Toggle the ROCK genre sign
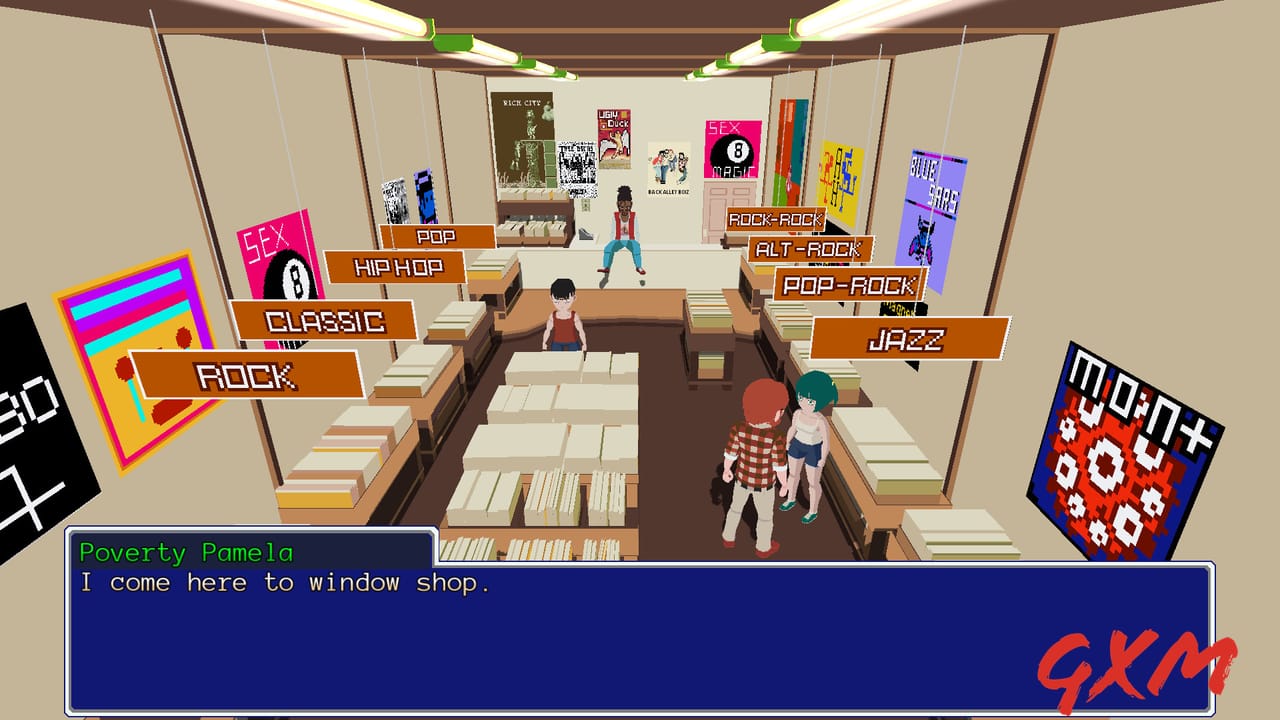 point(243,376)
